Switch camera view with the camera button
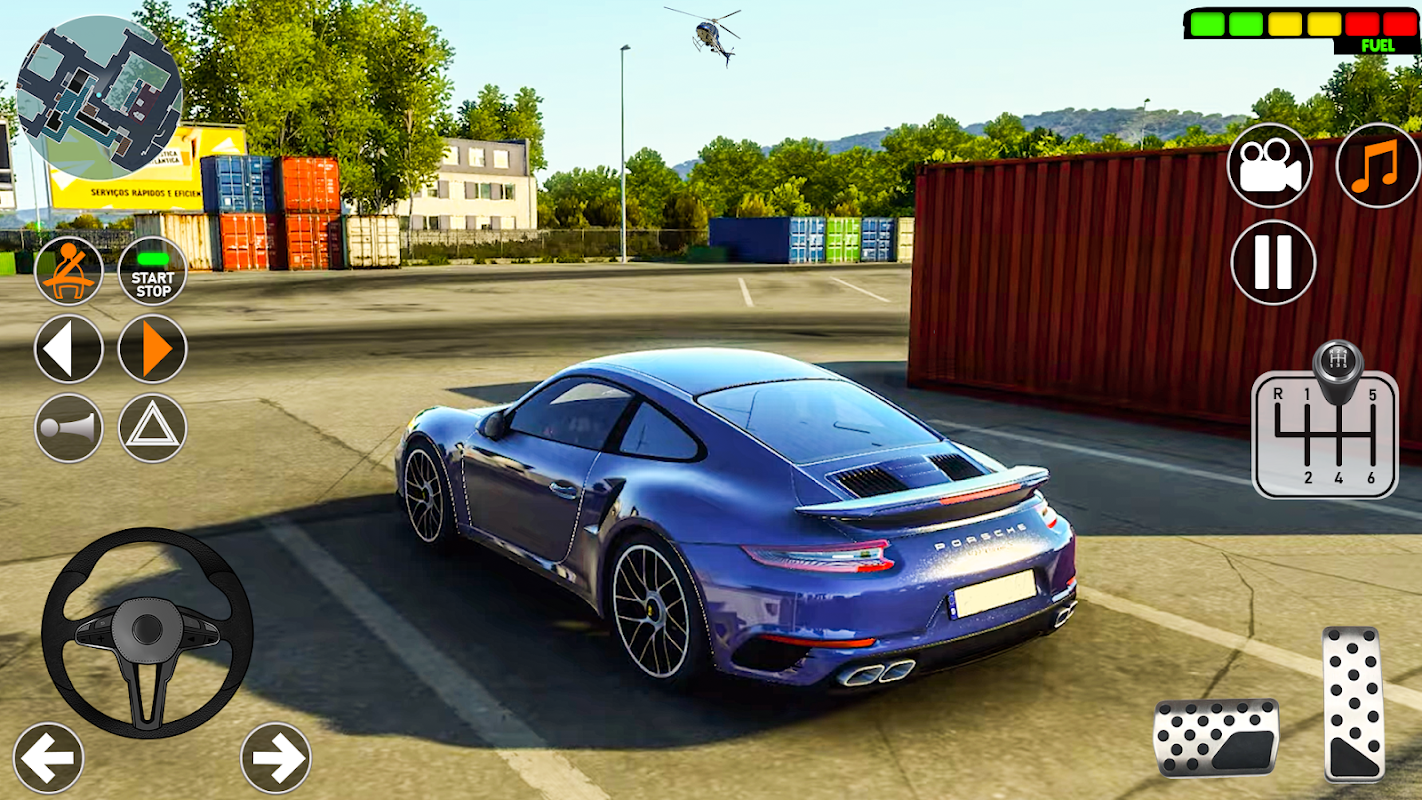 pyautogui.click(x=1270, y=166)
